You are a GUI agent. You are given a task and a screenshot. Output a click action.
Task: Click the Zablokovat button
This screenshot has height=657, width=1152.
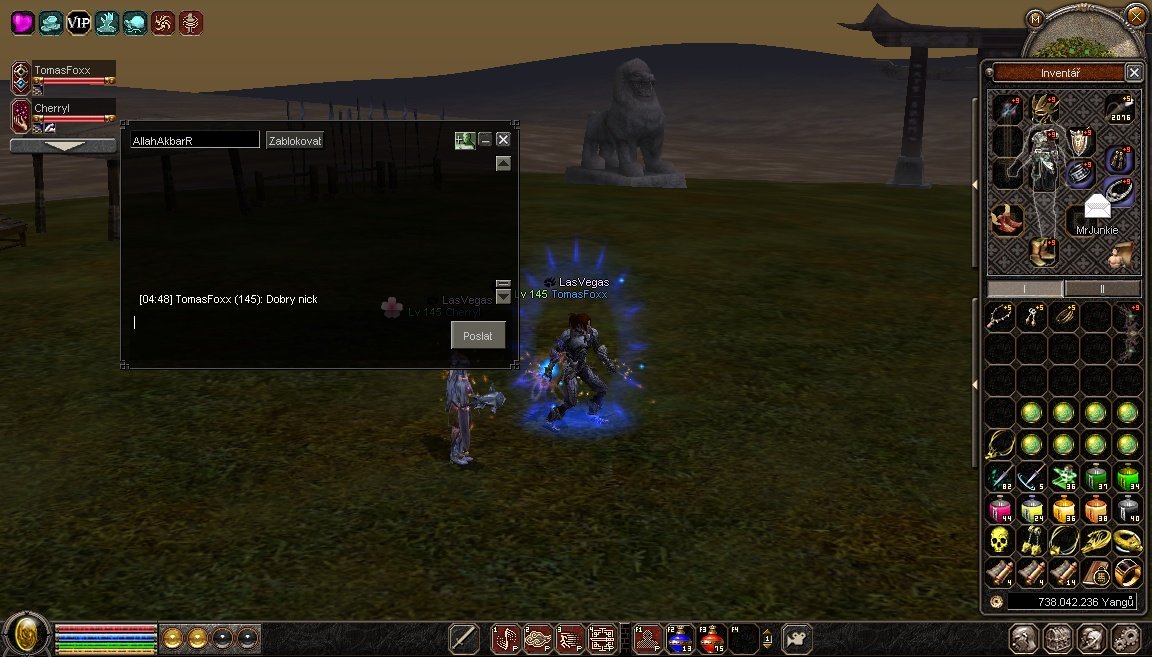(x=295, y=141)
